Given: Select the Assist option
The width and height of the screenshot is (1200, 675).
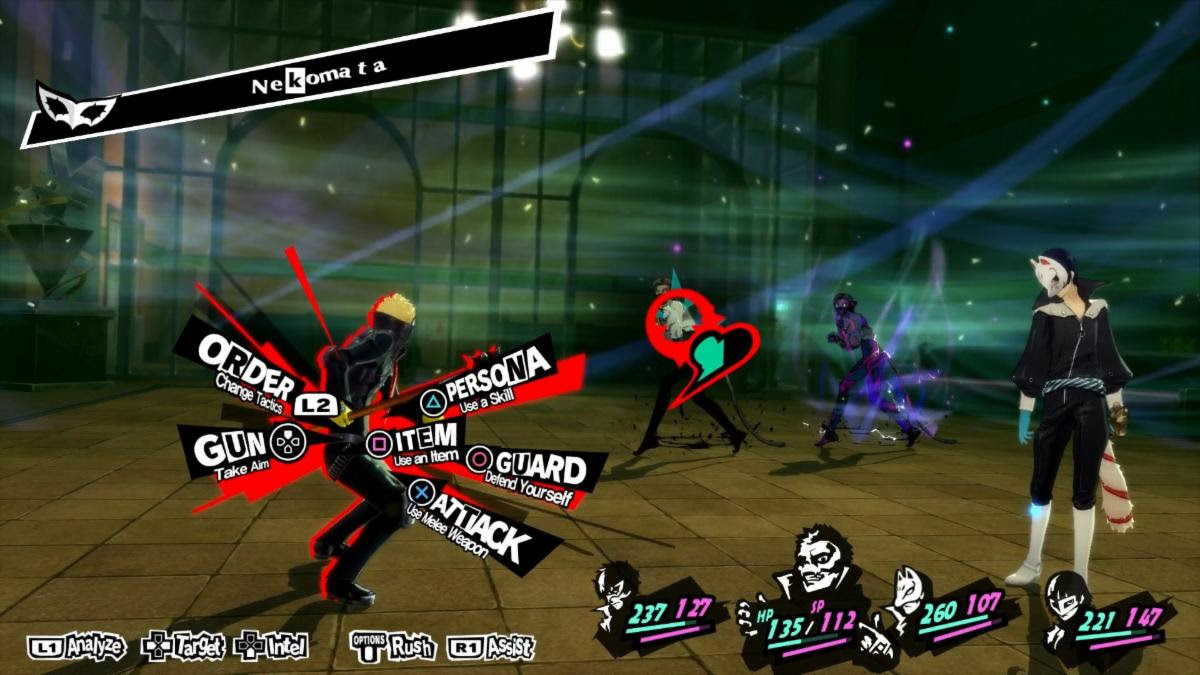Looking at the screenshot, I should (491, 647).
